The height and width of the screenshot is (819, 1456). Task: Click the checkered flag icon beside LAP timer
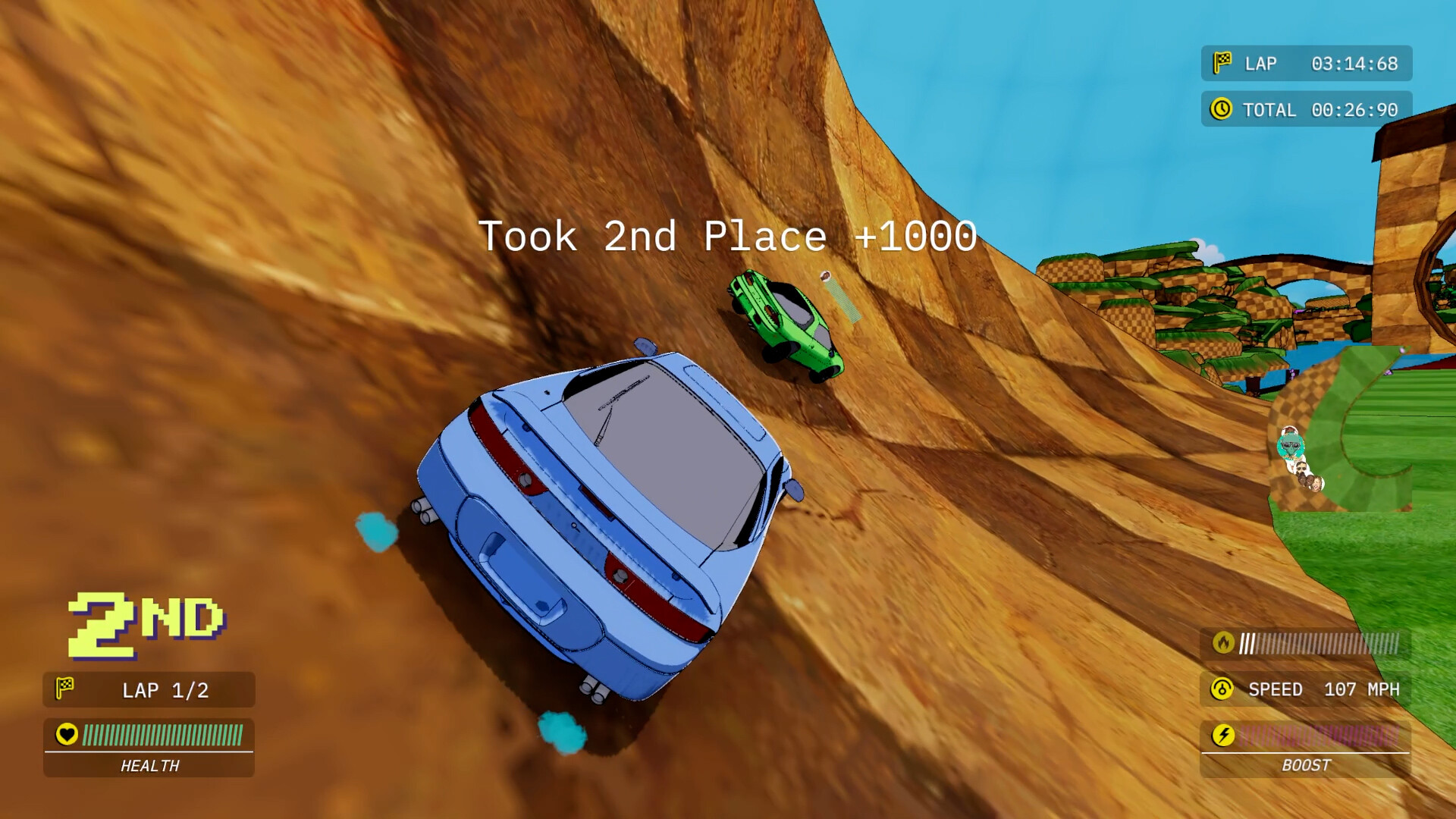click(1223, 64)
